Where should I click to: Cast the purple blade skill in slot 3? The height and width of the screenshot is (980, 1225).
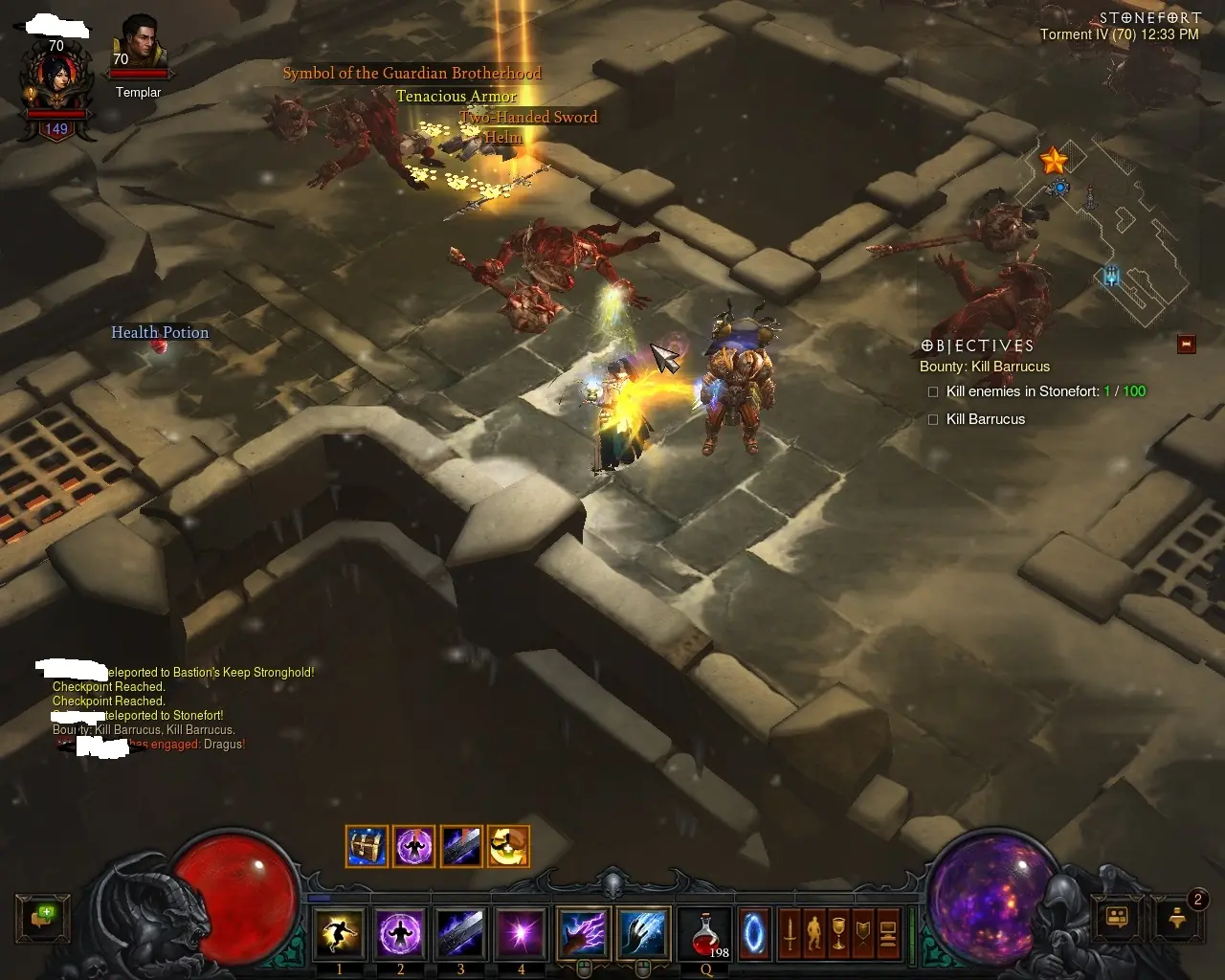point(460,933)
